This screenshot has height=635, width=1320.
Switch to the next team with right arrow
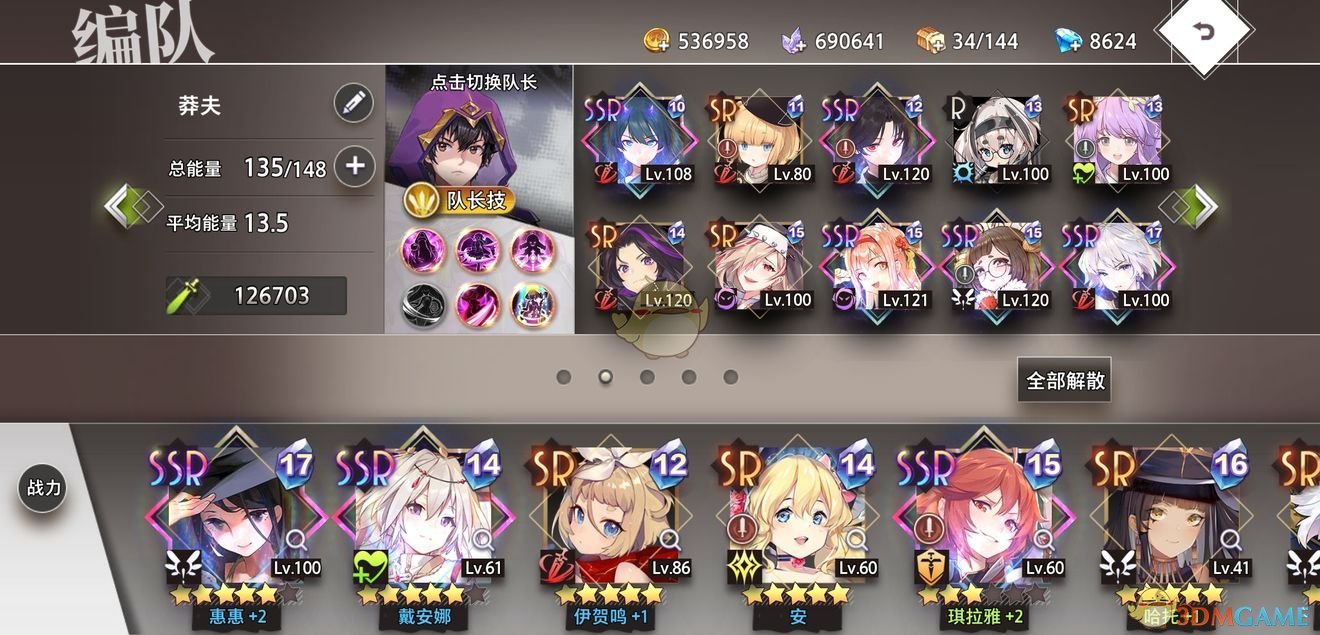1194,206
